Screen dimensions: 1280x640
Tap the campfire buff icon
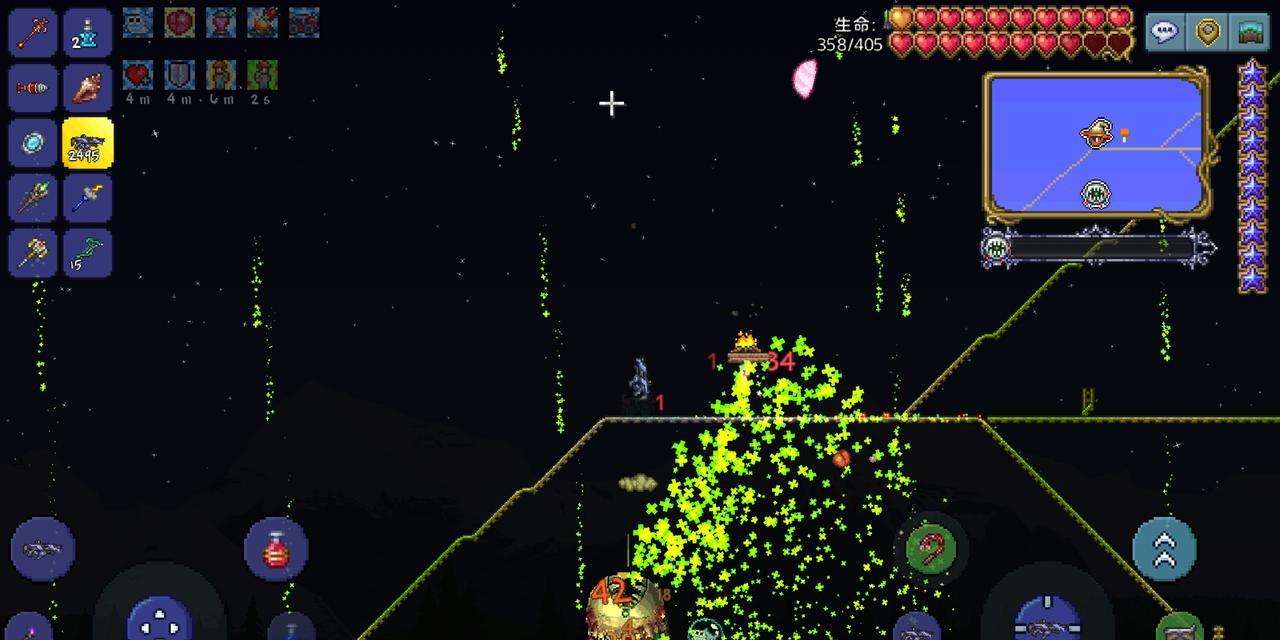(262, 21)
